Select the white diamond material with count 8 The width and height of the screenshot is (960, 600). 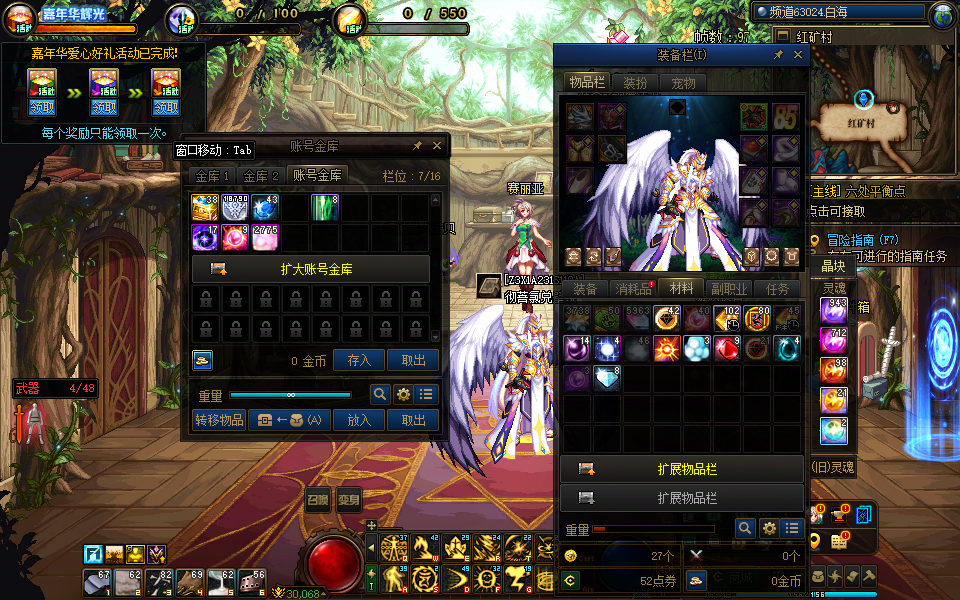pos(607,379)
